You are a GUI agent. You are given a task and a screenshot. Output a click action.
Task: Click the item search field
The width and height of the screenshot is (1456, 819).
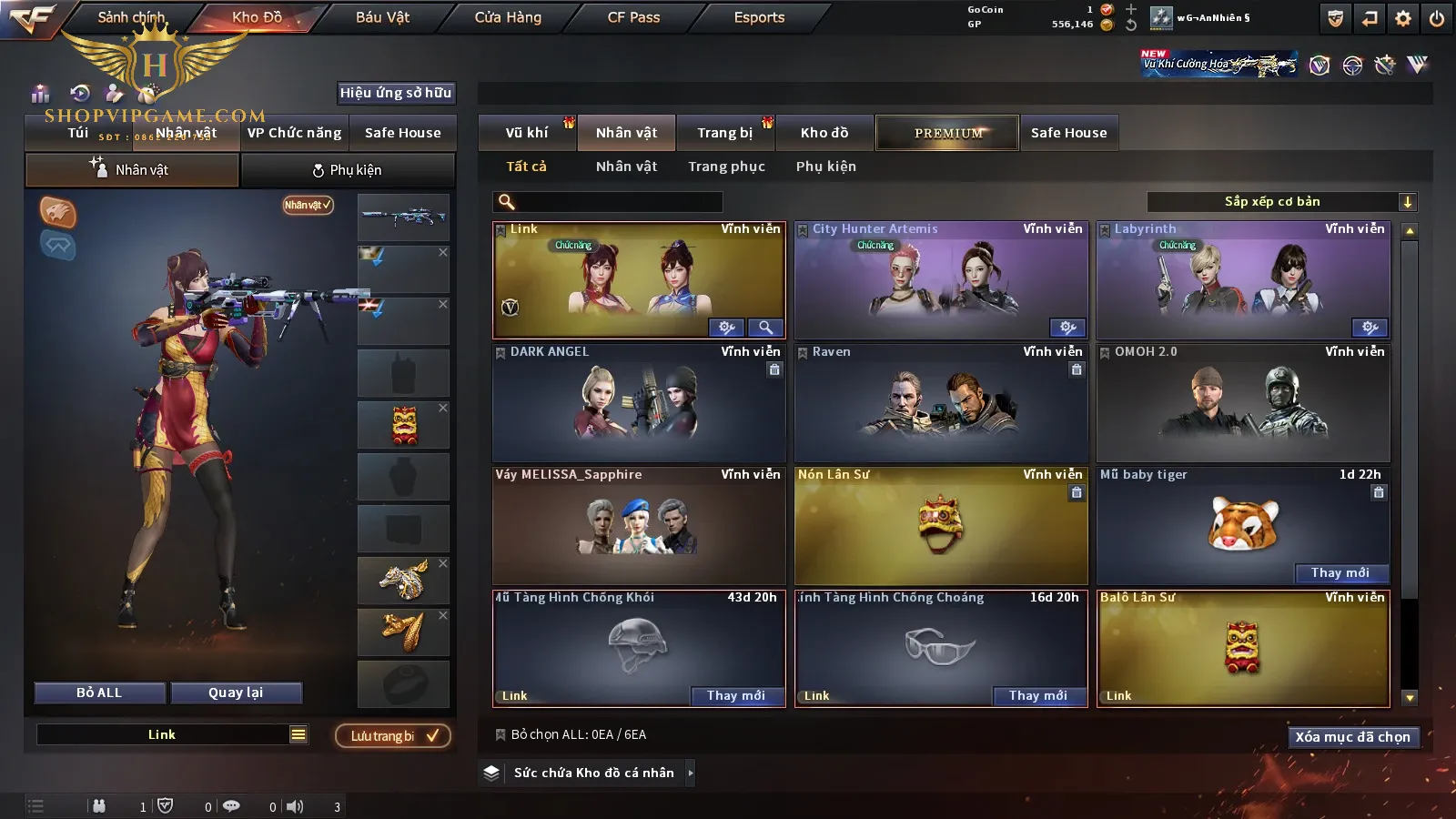coord(619,202)
